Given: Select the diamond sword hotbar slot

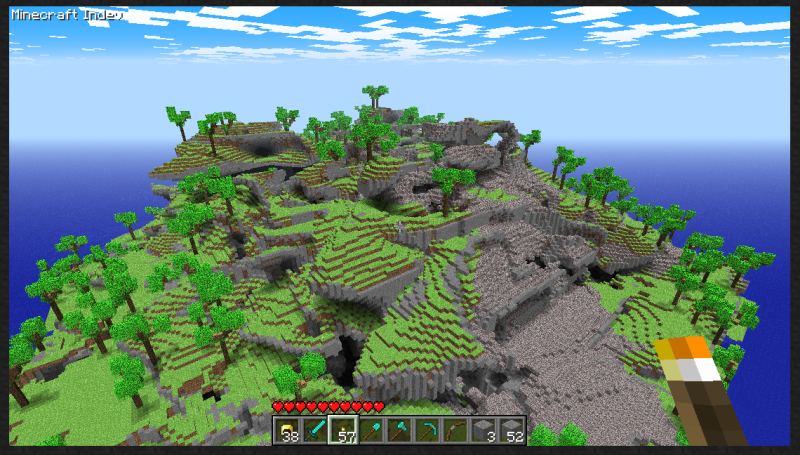Looking at the screenshot, I should point(316,430).
